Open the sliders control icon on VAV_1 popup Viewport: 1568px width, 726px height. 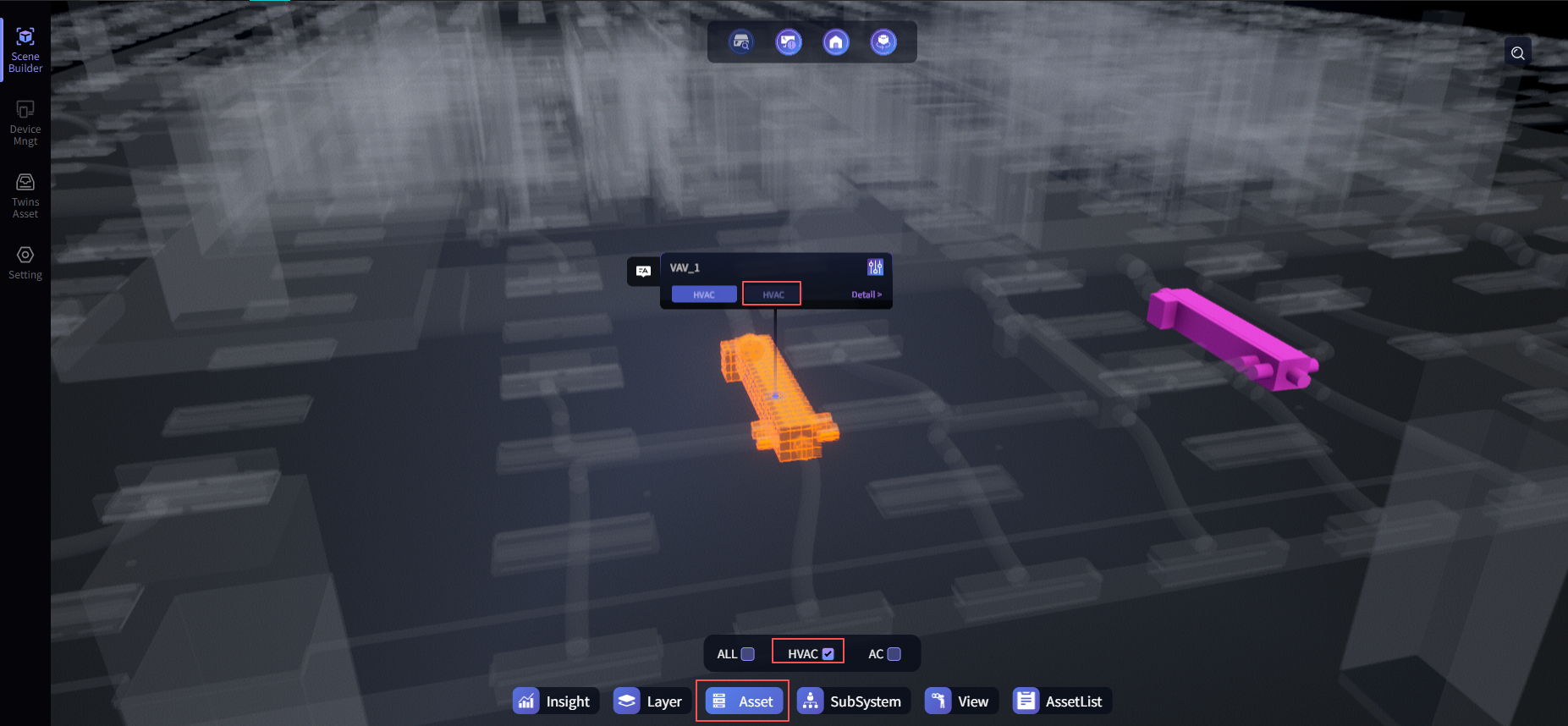[875, 267]
